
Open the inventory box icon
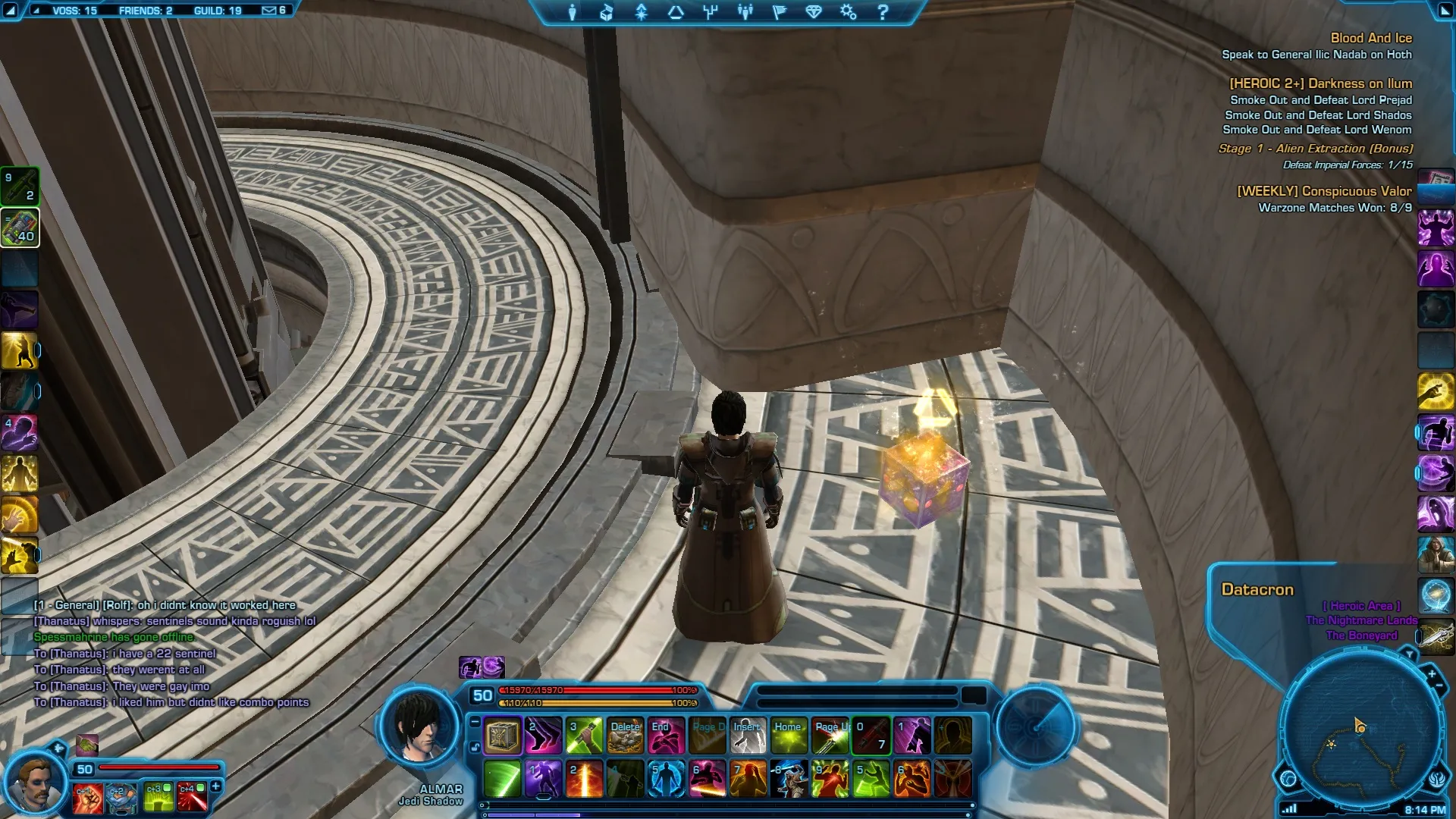(x=607, y=12)
